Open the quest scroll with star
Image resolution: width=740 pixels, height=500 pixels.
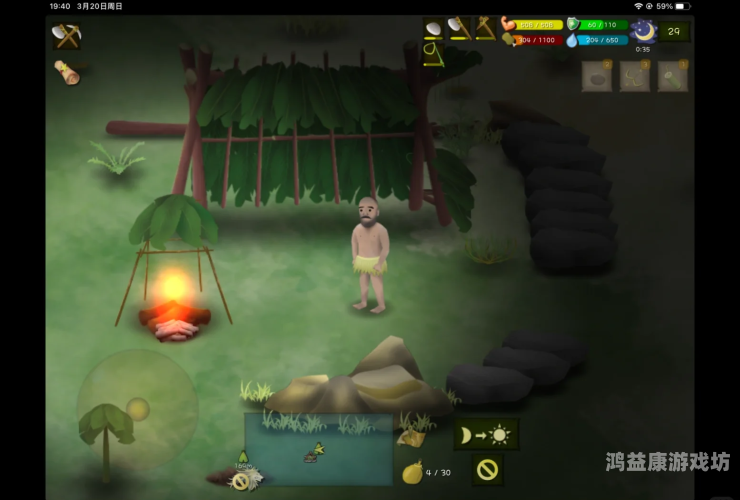[67, 72]
